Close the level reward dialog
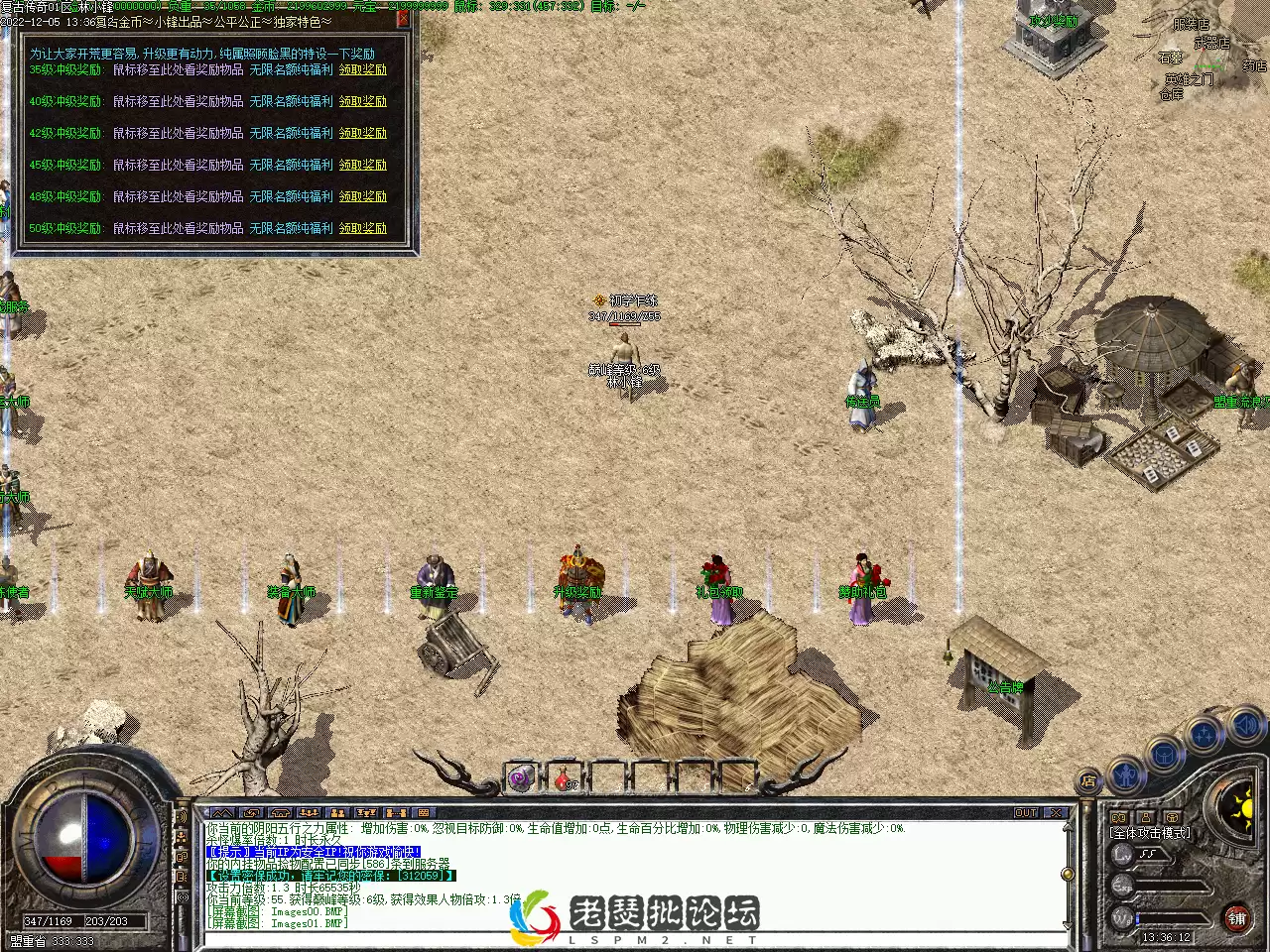This screenshot has height=952, width=1270. (x=403, y=18)
